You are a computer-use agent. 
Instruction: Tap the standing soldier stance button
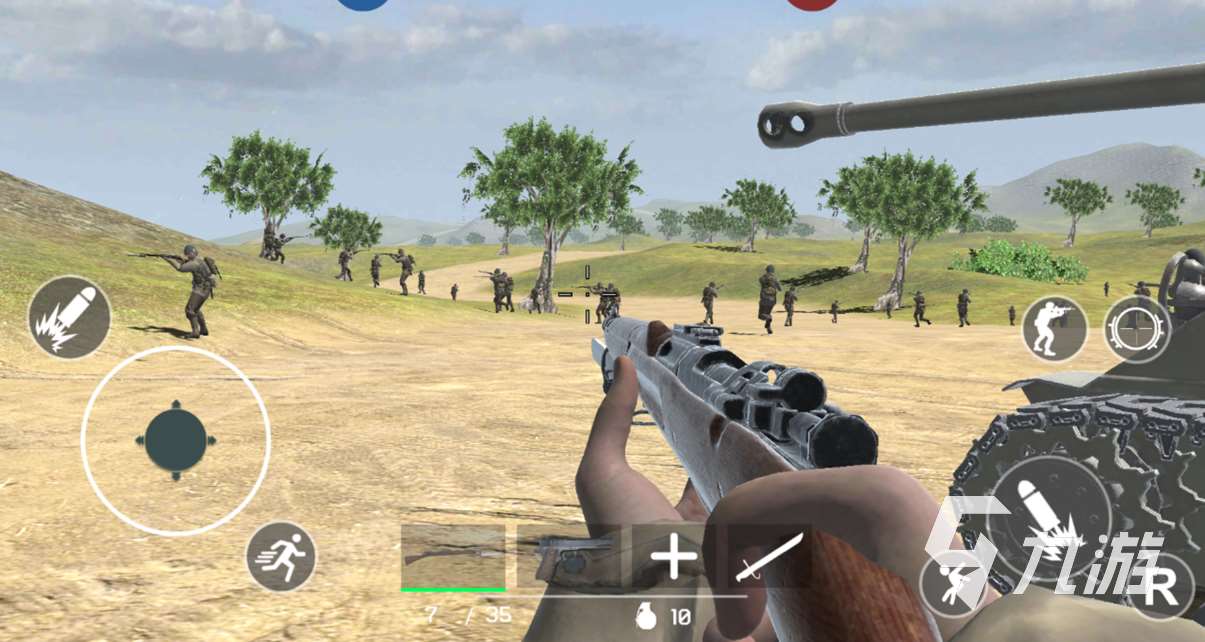(x=1055, y=329)
